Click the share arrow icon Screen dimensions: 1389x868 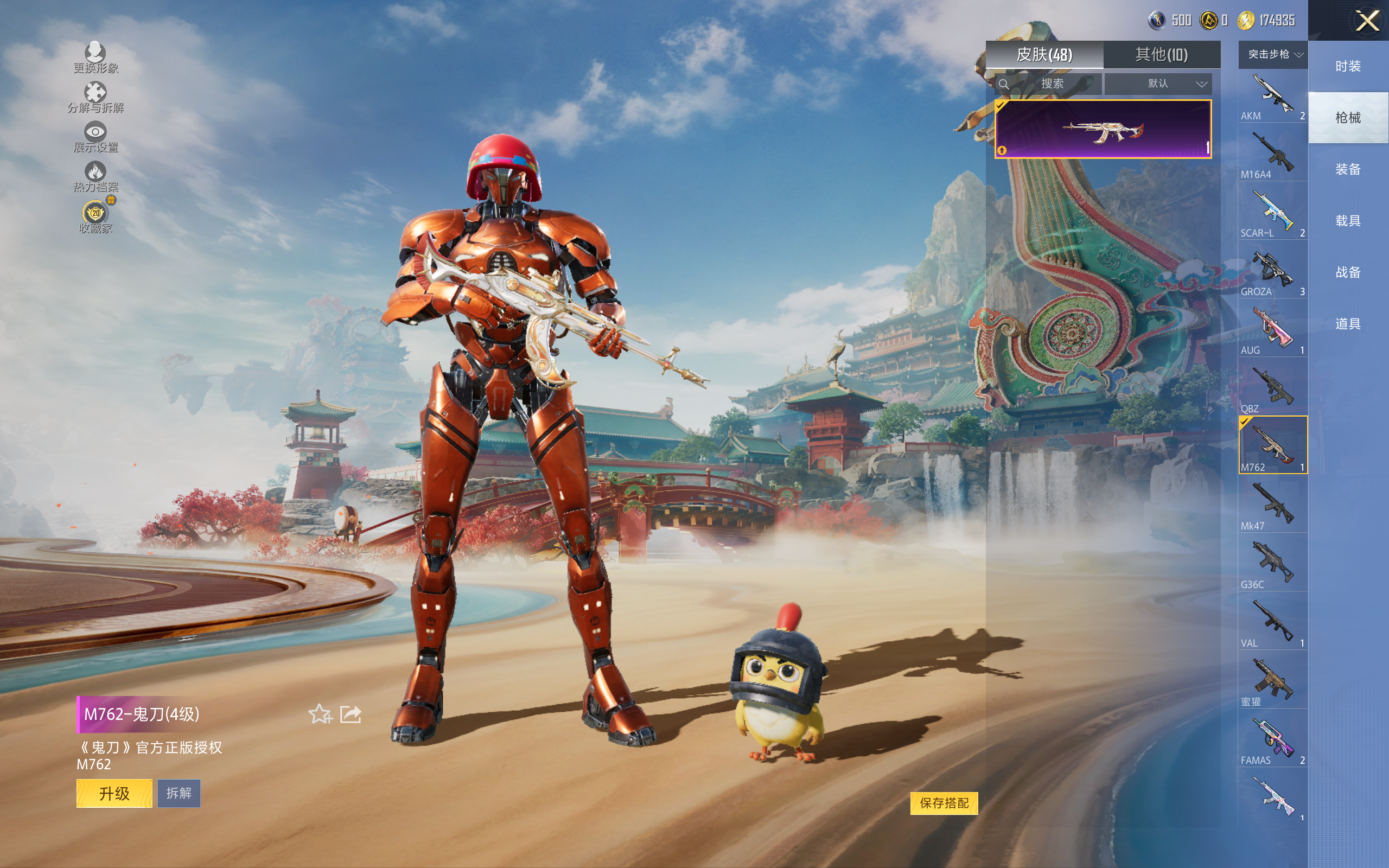pyautogui.click(x=350, y=714)
